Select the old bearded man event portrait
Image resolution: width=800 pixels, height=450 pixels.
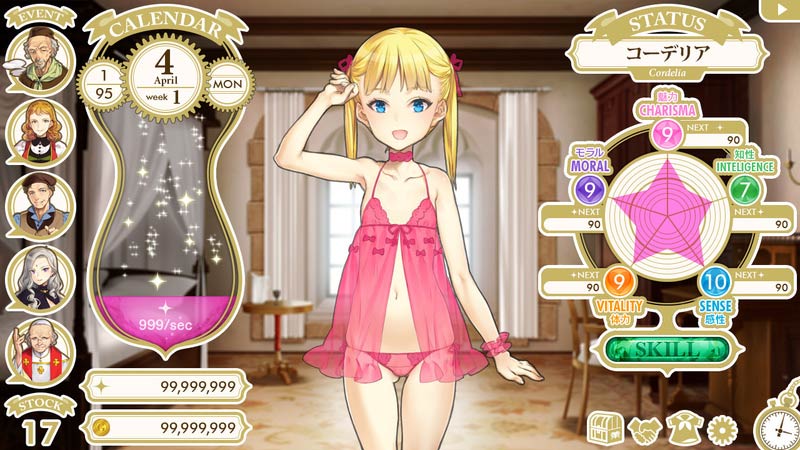[x=40, y=62]
